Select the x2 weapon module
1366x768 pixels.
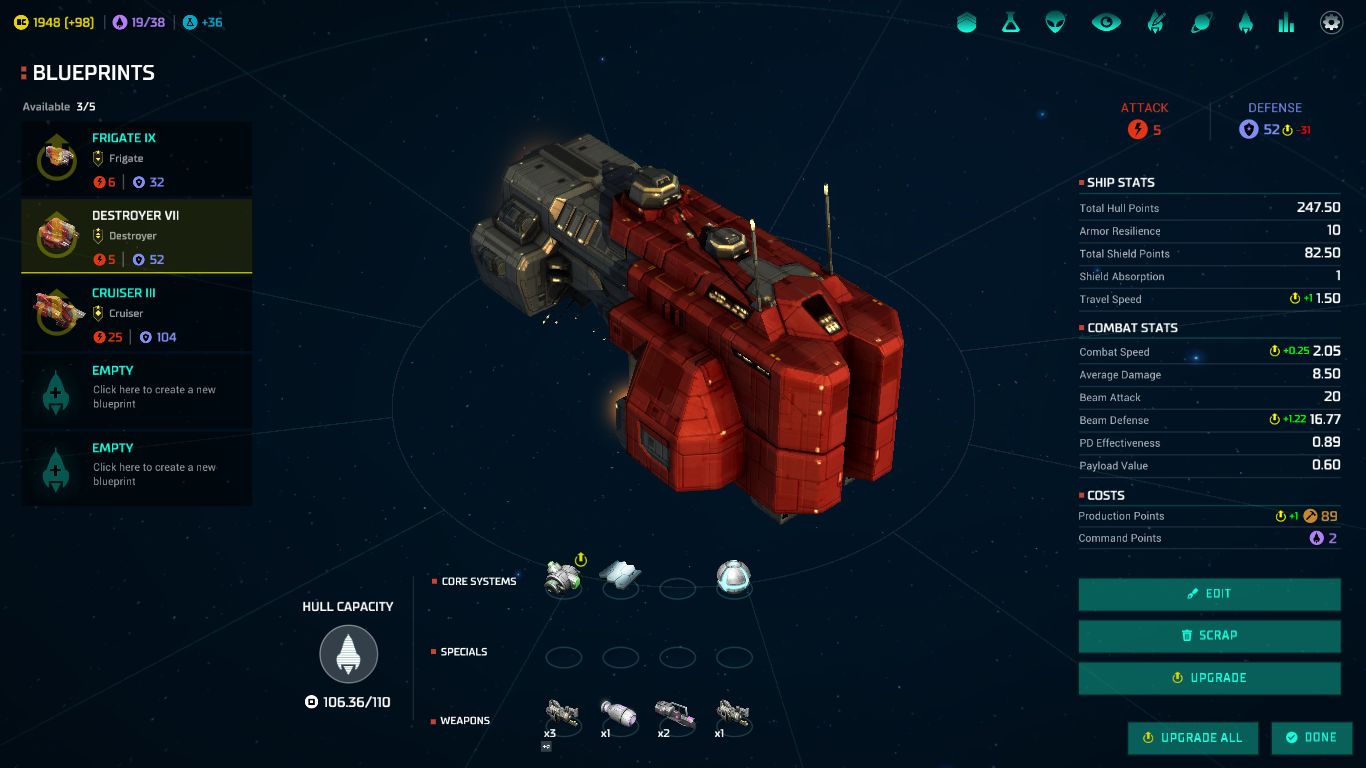tap(675, 713)
